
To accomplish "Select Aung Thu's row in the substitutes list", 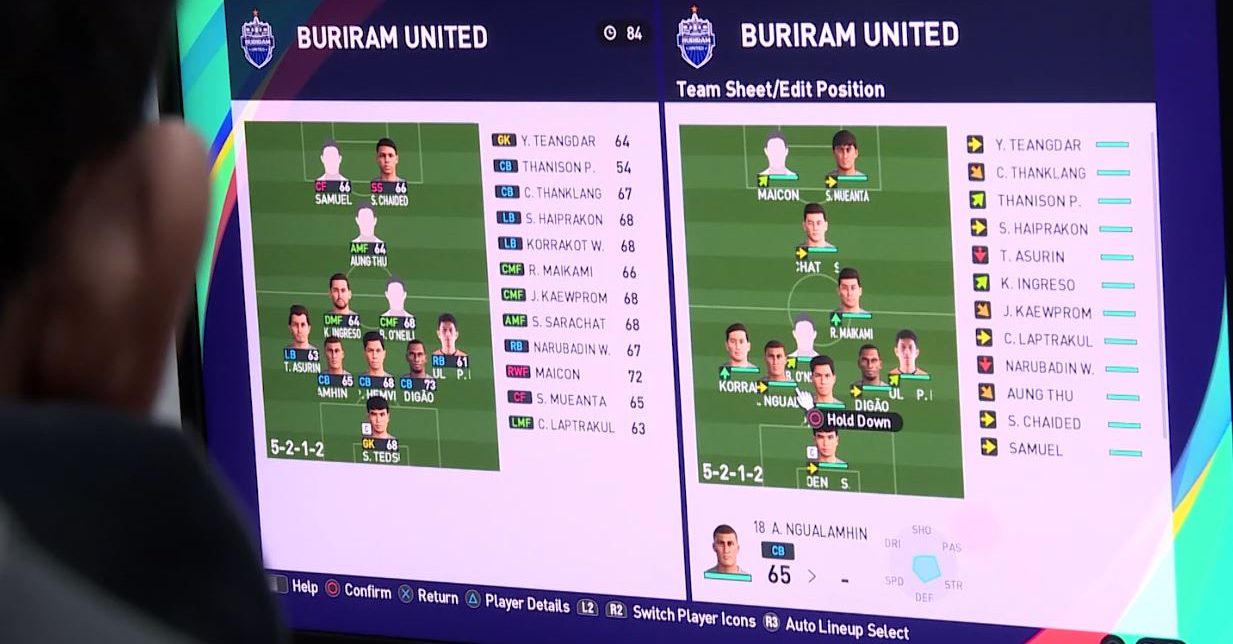I will click(x=1039, y=394).
